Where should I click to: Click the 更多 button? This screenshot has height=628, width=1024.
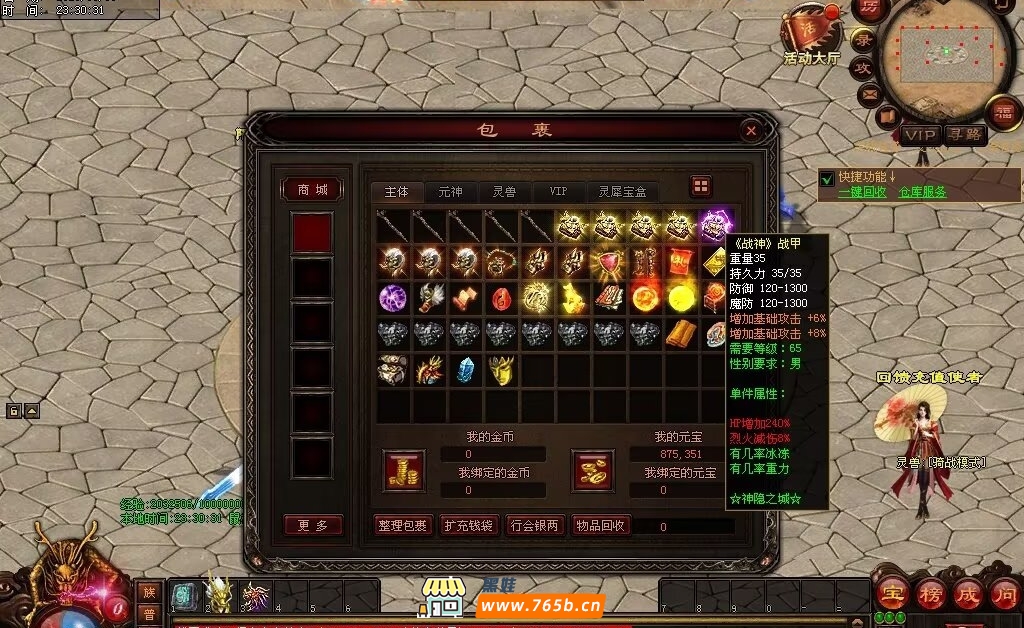312,525
